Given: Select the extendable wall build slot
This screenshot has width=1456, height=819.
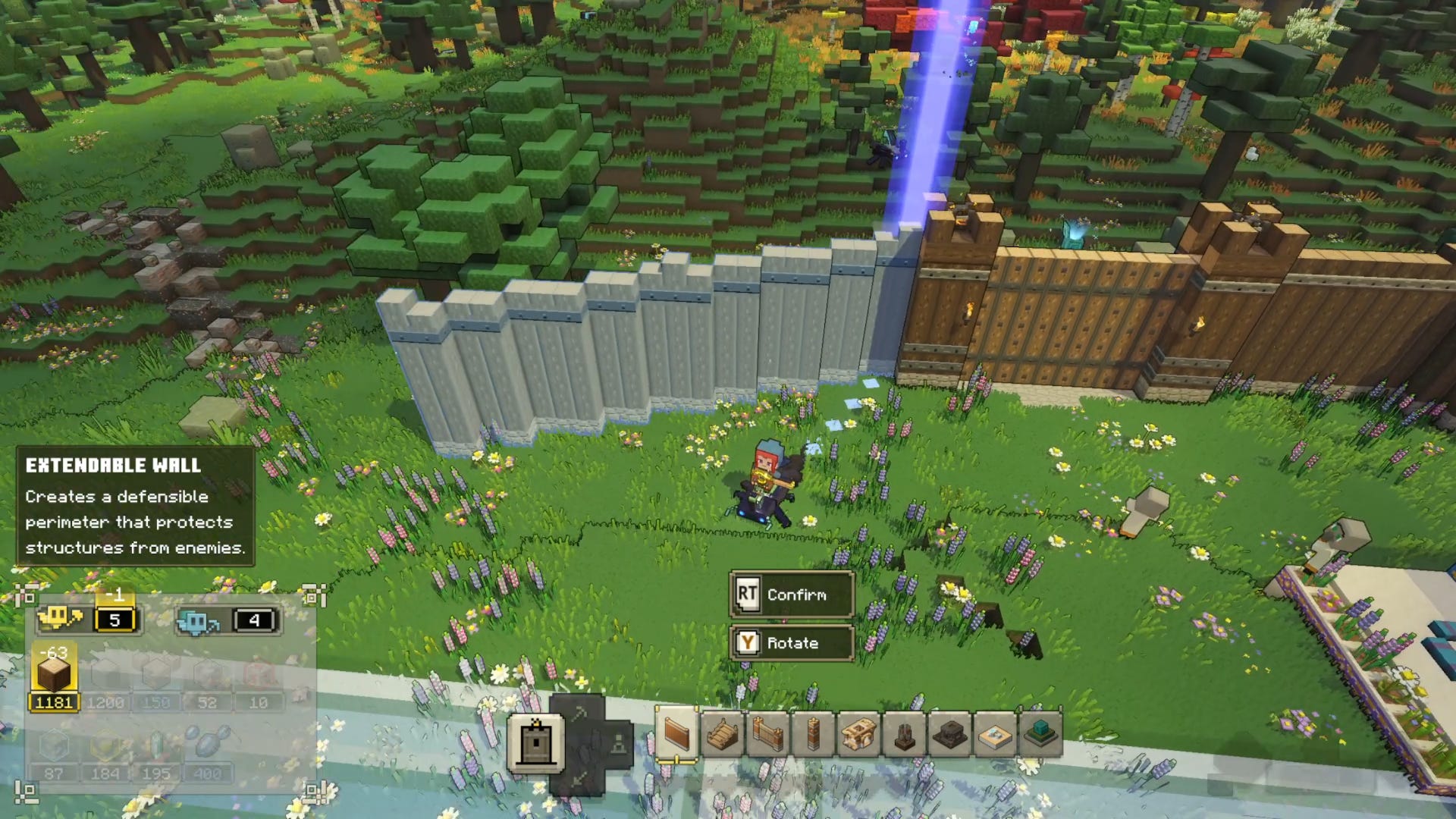Looking at the screenshot, I should coord(676,734).
